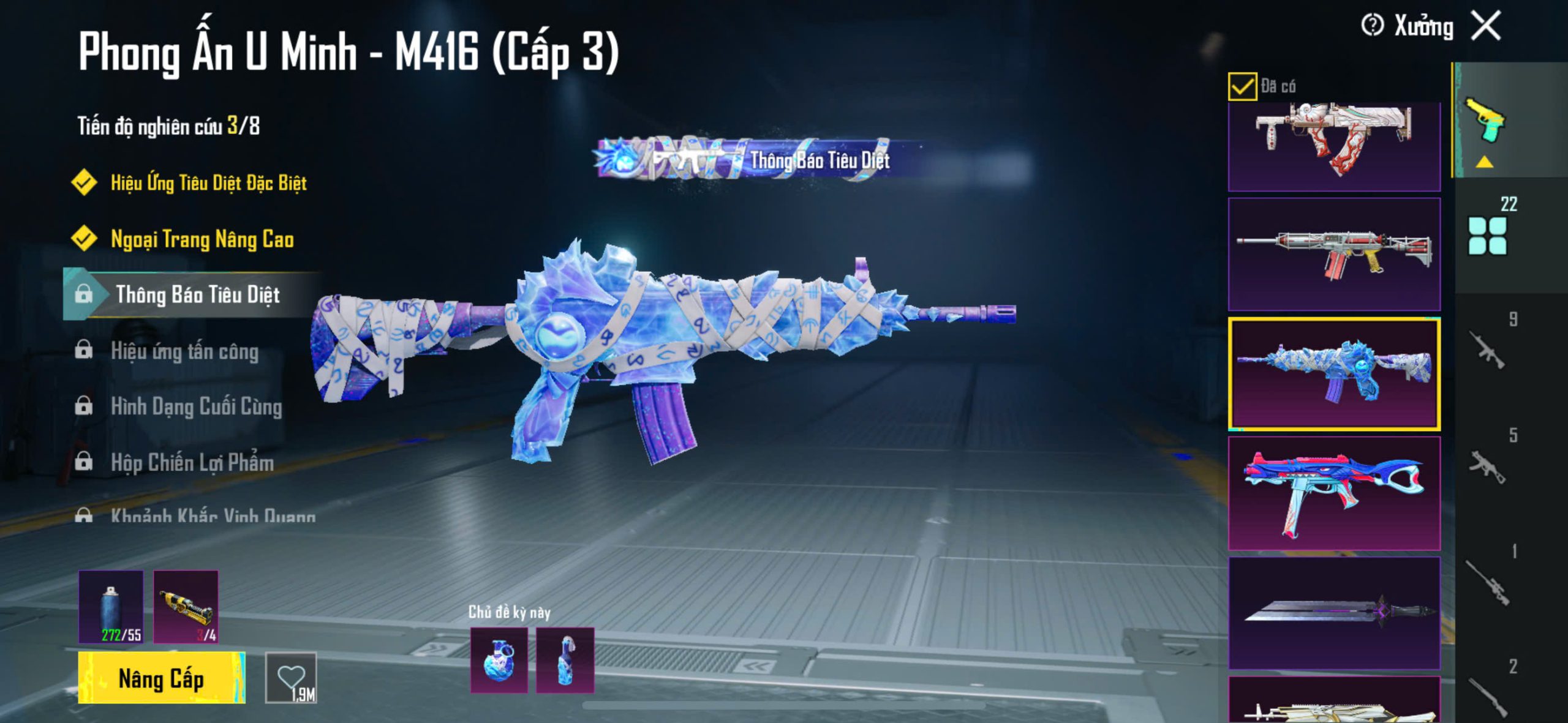Toggle the Đã có owned checkbox
Viewport: 1568px width, 723px height.
pos(1242,86)
